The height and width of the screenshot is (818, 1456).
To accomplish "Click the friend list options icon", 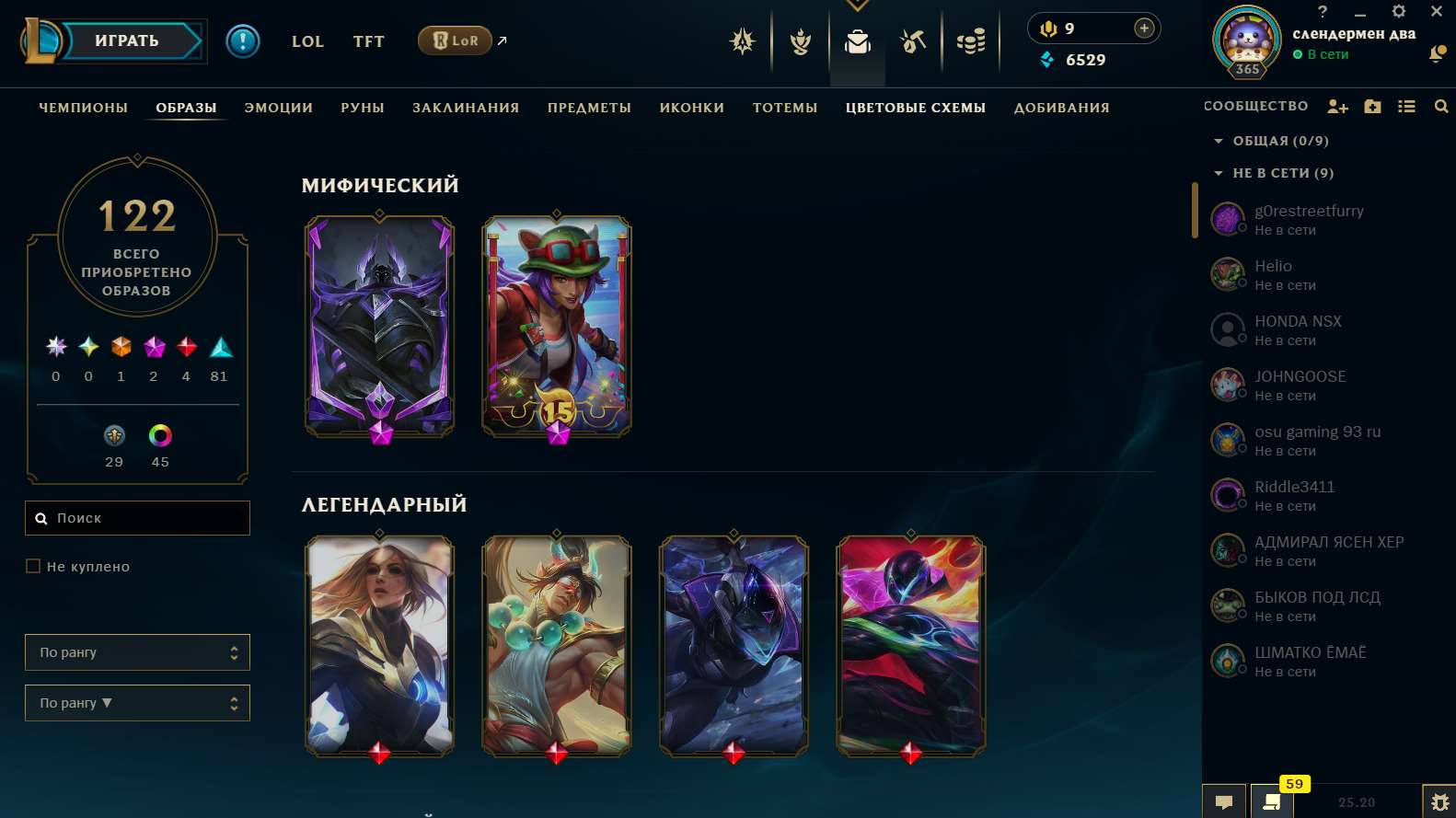I will pyautogui.click(x=1406, y=106).
